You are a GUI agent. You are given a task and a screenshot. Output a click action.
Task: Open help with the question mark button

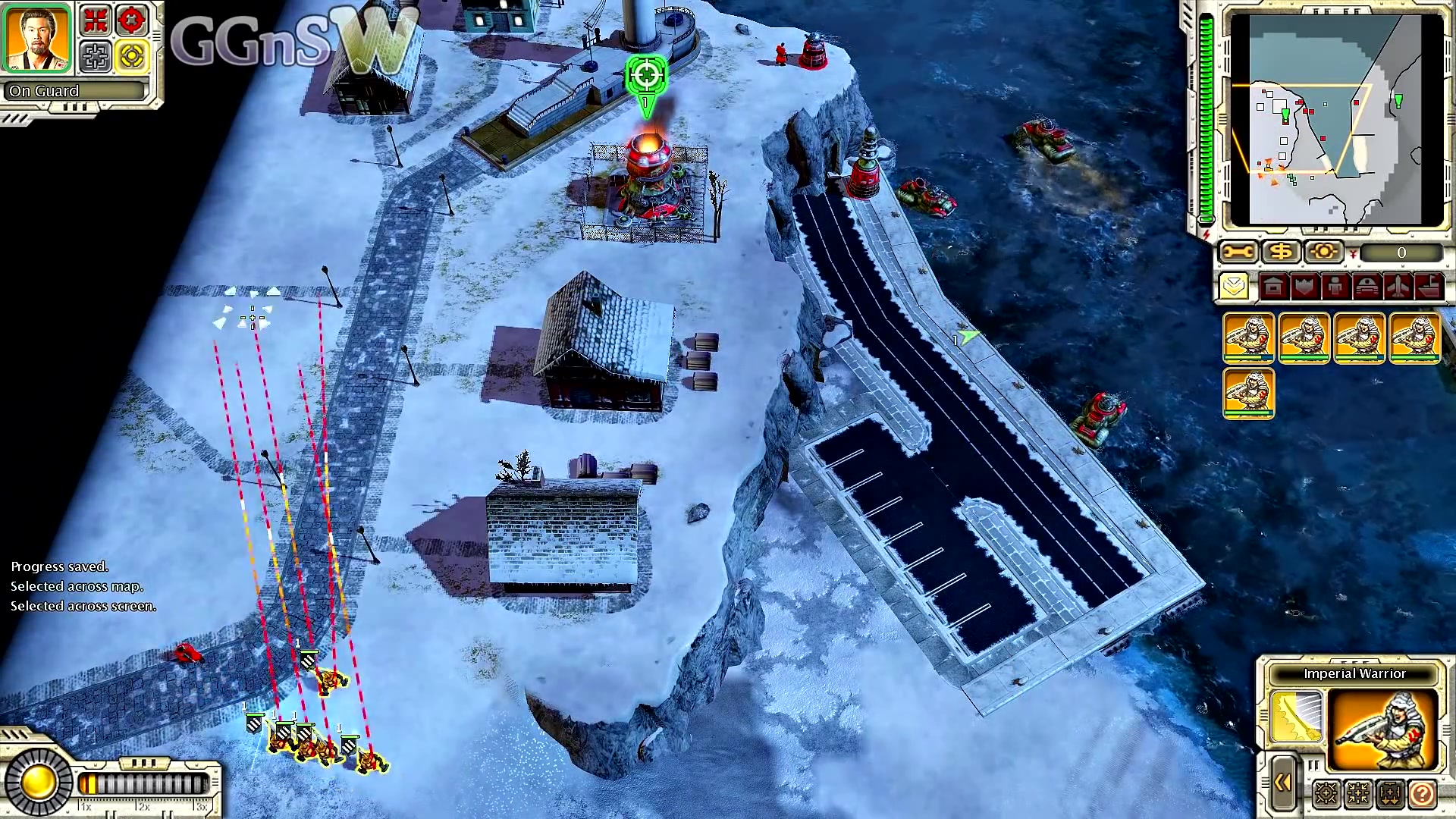pyautogui.click(x=1422, y=794)
